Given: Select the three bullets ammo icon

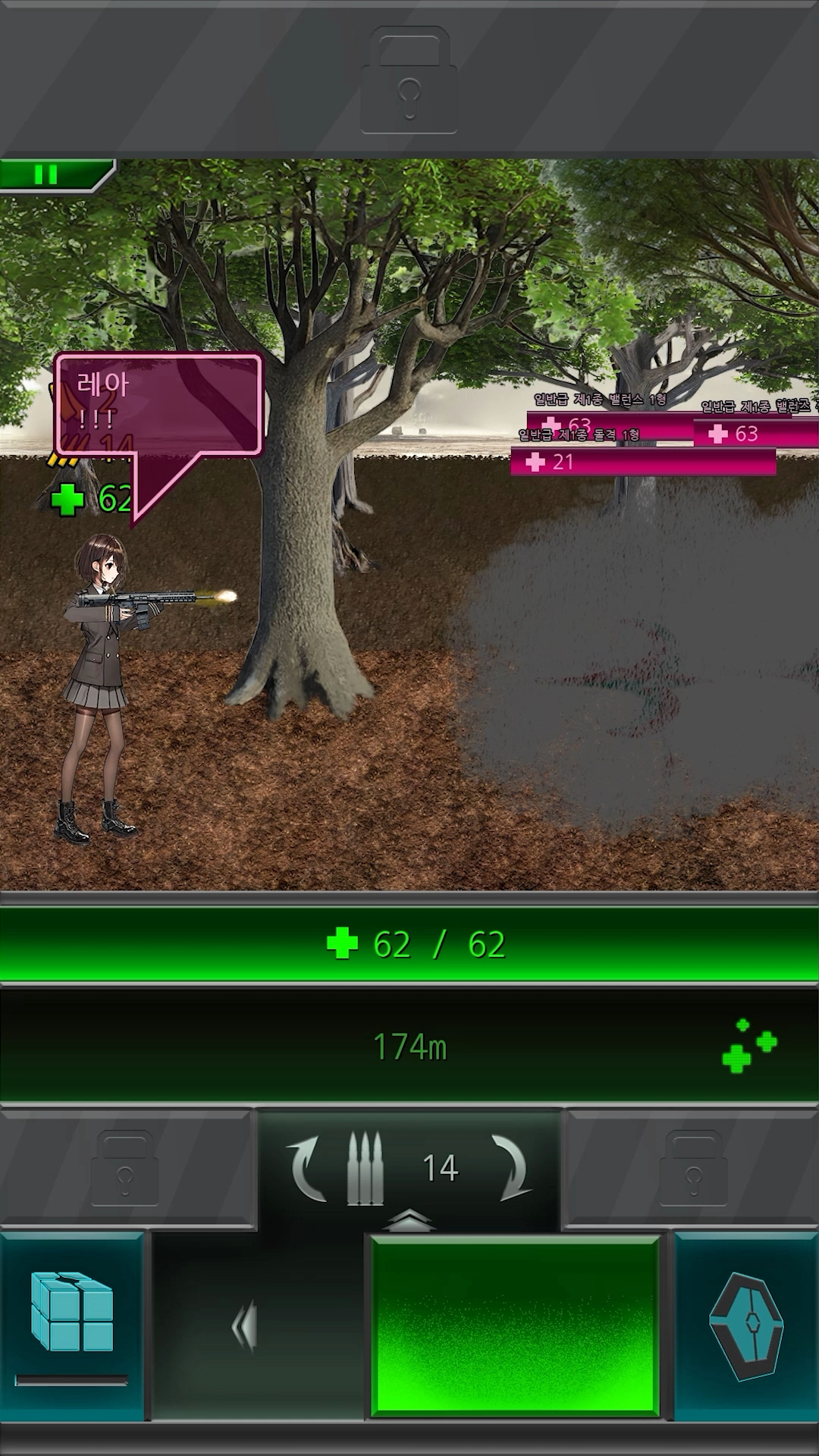Looking at the screenshot, I should click(365, 1168).
